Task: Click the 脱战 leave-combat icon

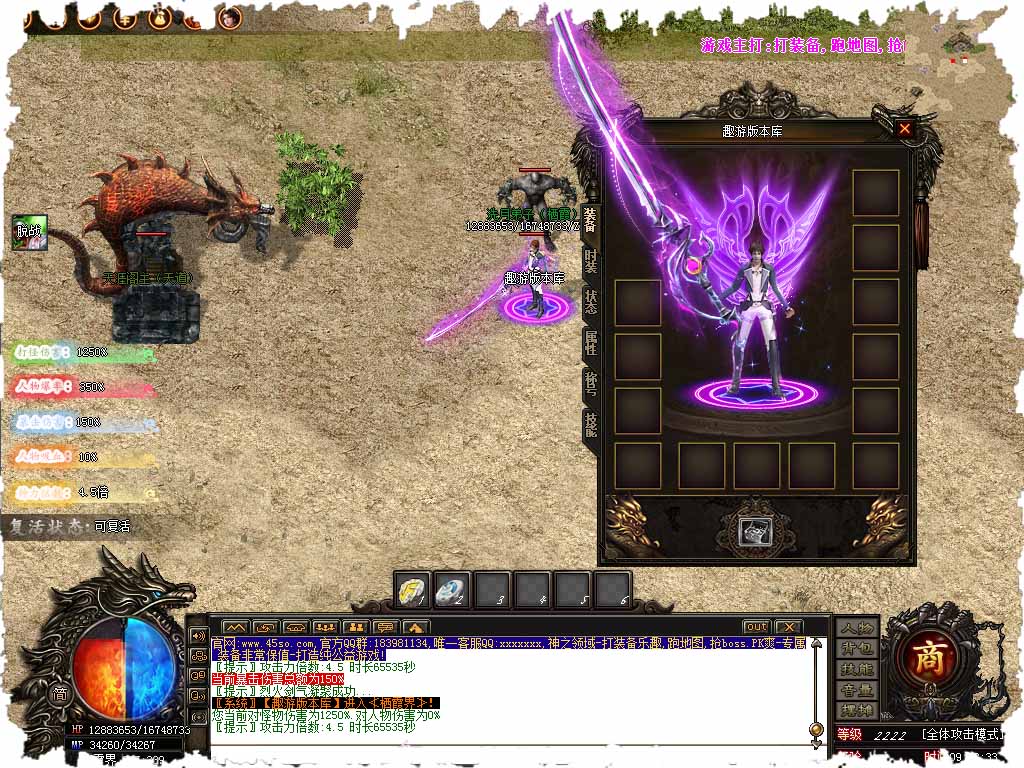Action: [29, 232]
